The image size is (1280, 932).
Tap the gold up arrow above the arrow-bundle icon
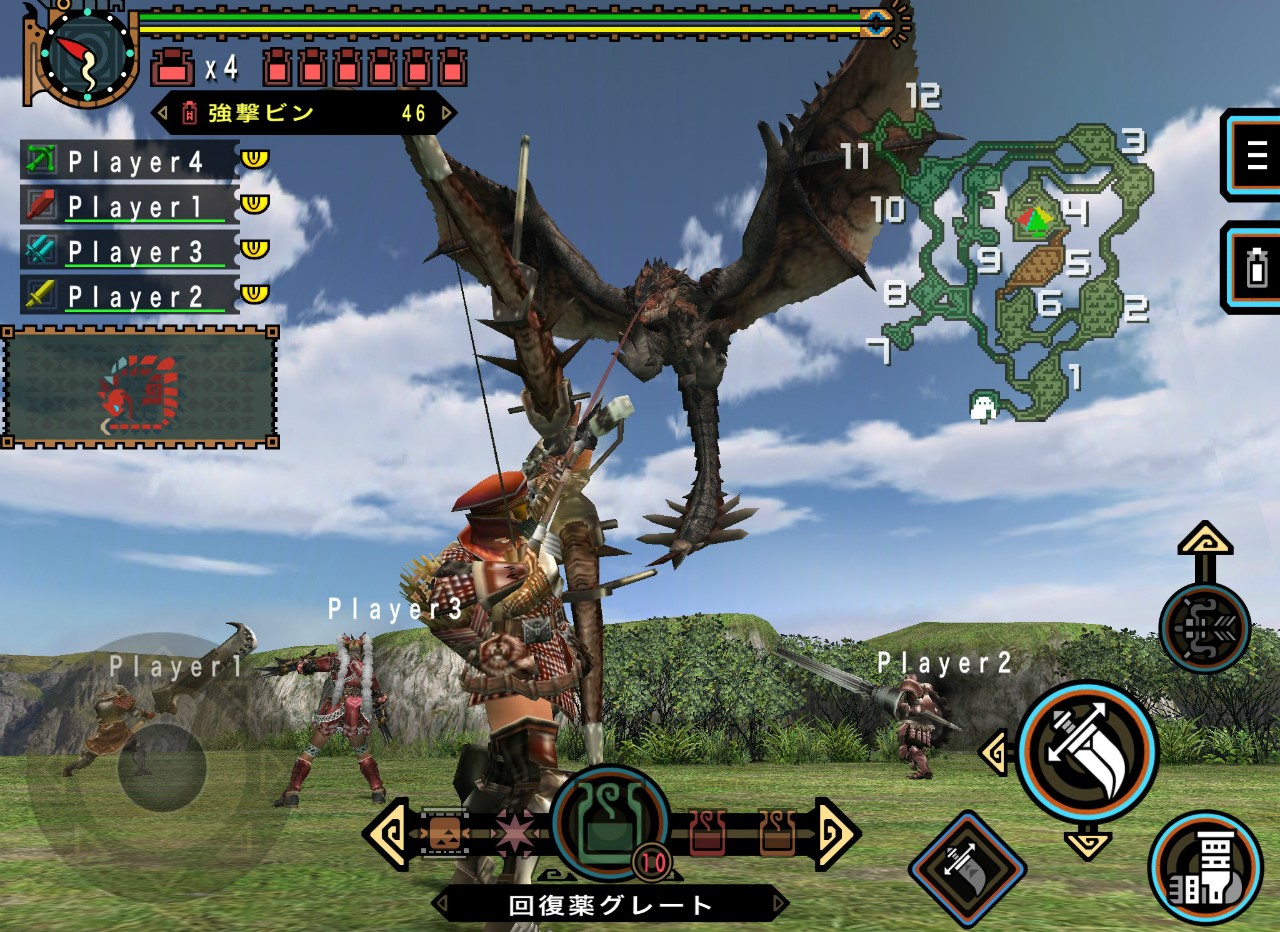point(1204,541)
